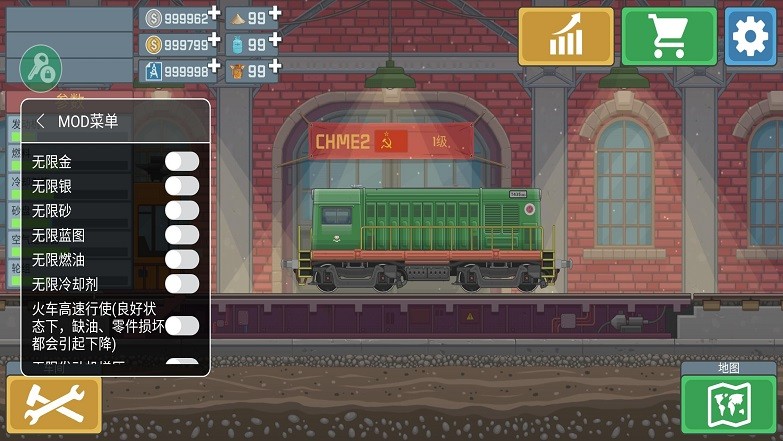The image size is (783, 441).
Task: Activate the 无限冷却剂 toggle
Action: pos(182,284)
